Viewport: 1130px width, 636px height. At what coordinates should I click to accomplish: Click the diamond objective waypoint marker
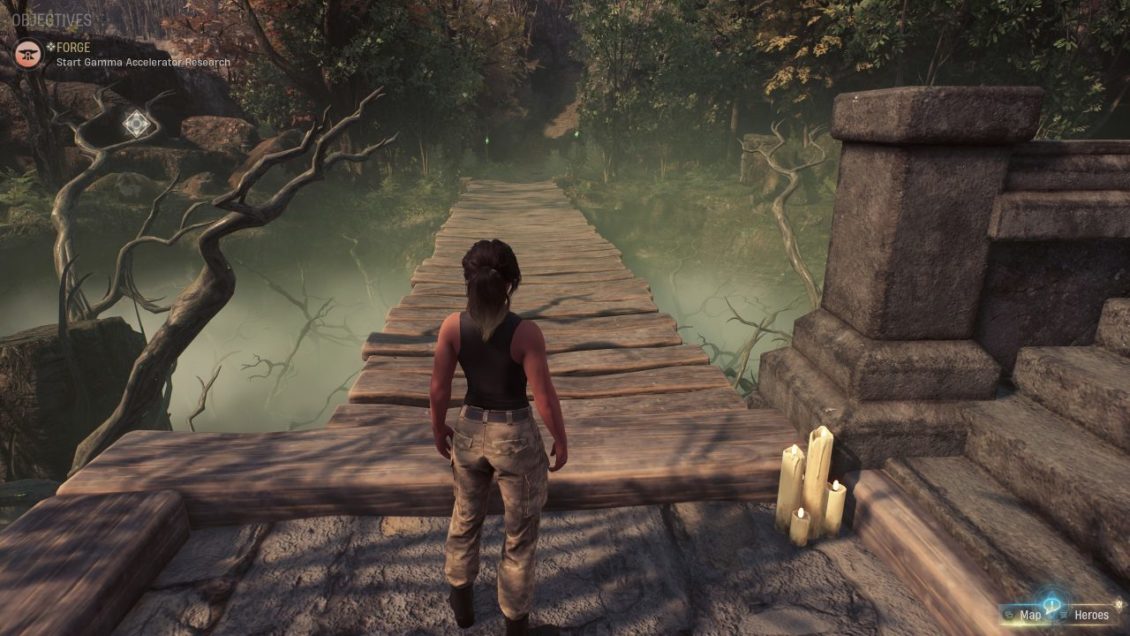(138, 124)
